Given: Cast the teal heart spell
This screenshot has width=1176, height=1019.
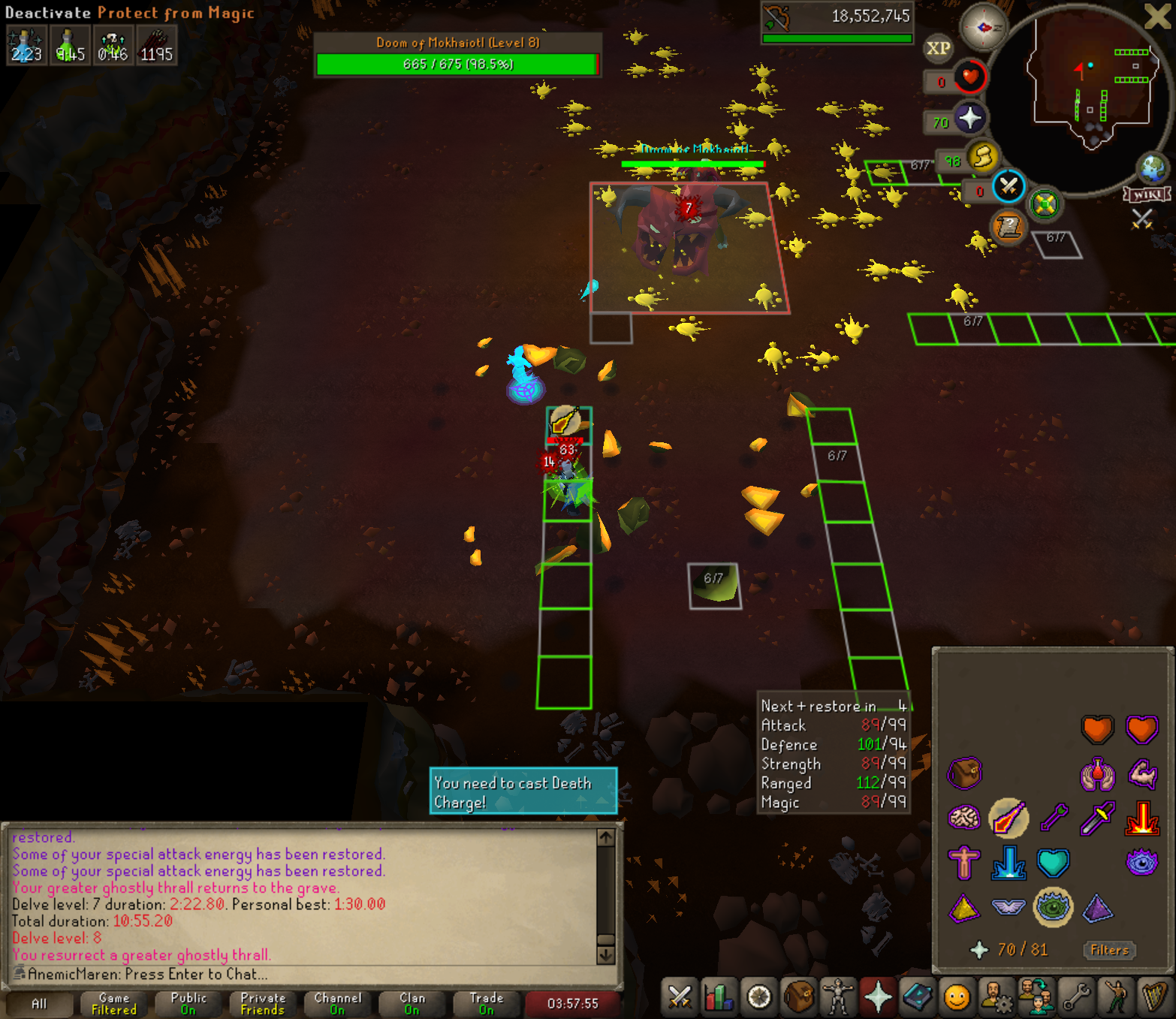Looking at the screenshot, I should pos(1053,863).
